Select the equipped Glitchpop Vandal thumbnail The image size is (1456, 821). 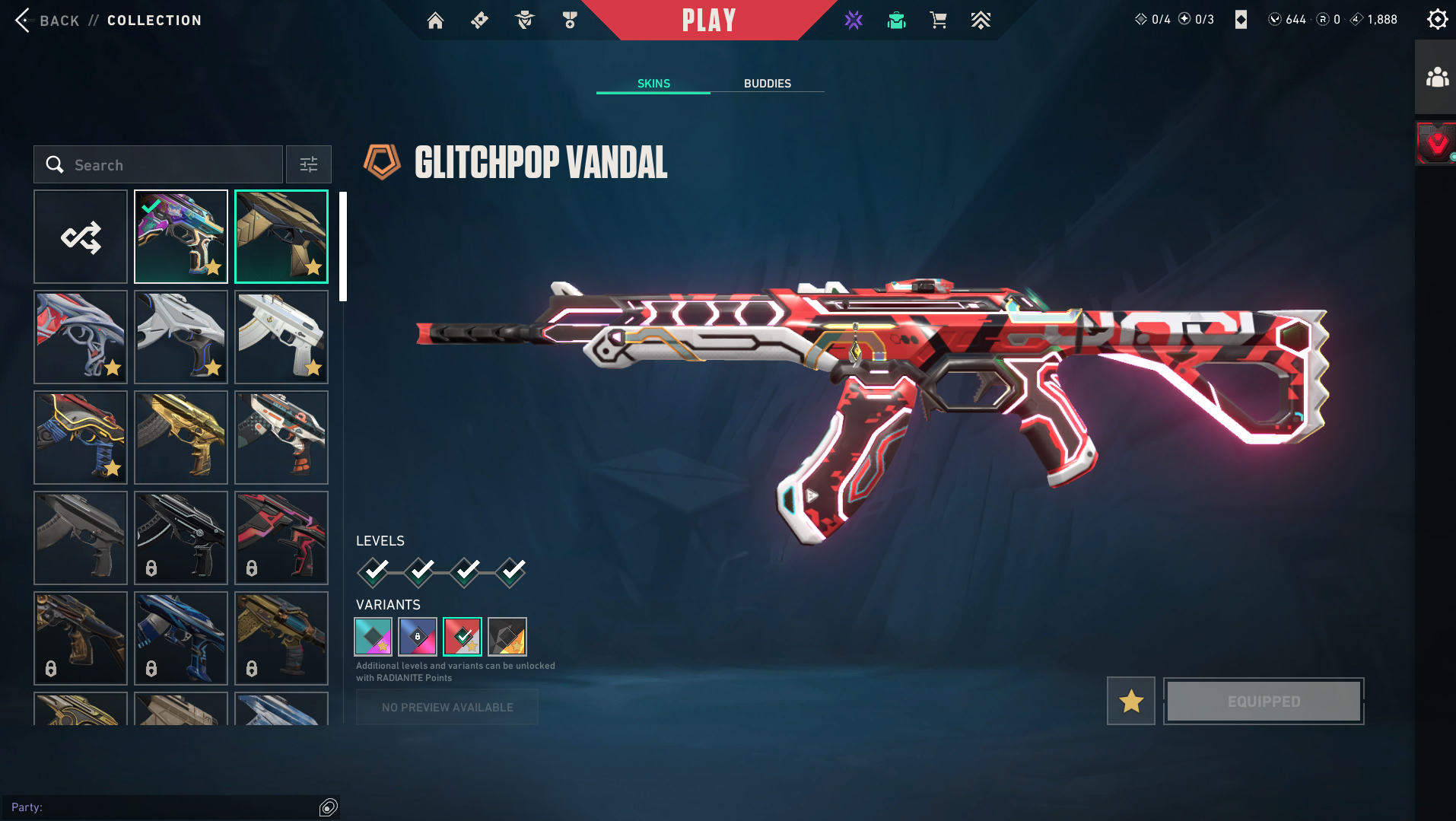click(181, 237)
